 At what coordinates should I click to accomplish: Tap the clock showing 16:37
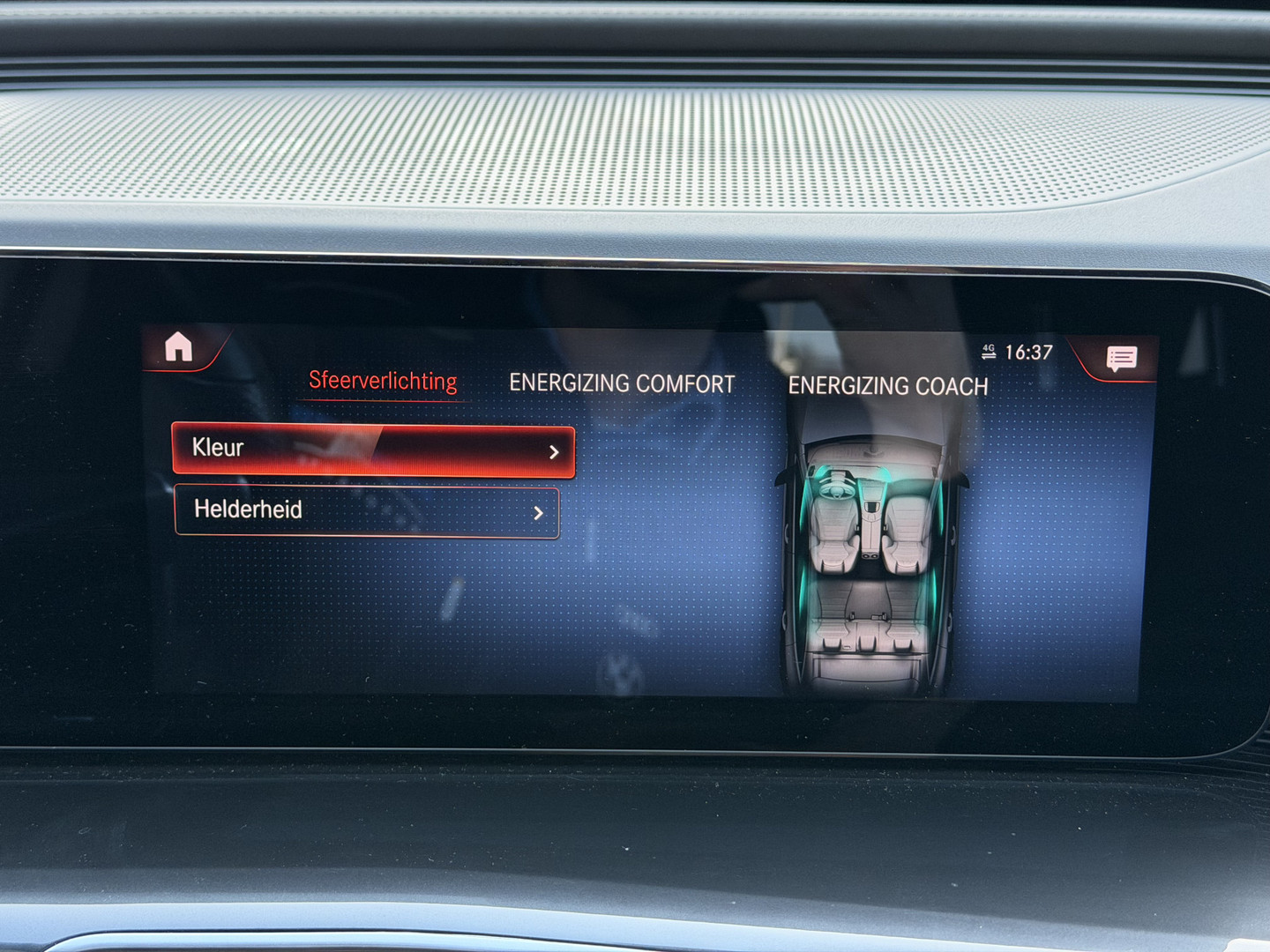coord(1027,350)
